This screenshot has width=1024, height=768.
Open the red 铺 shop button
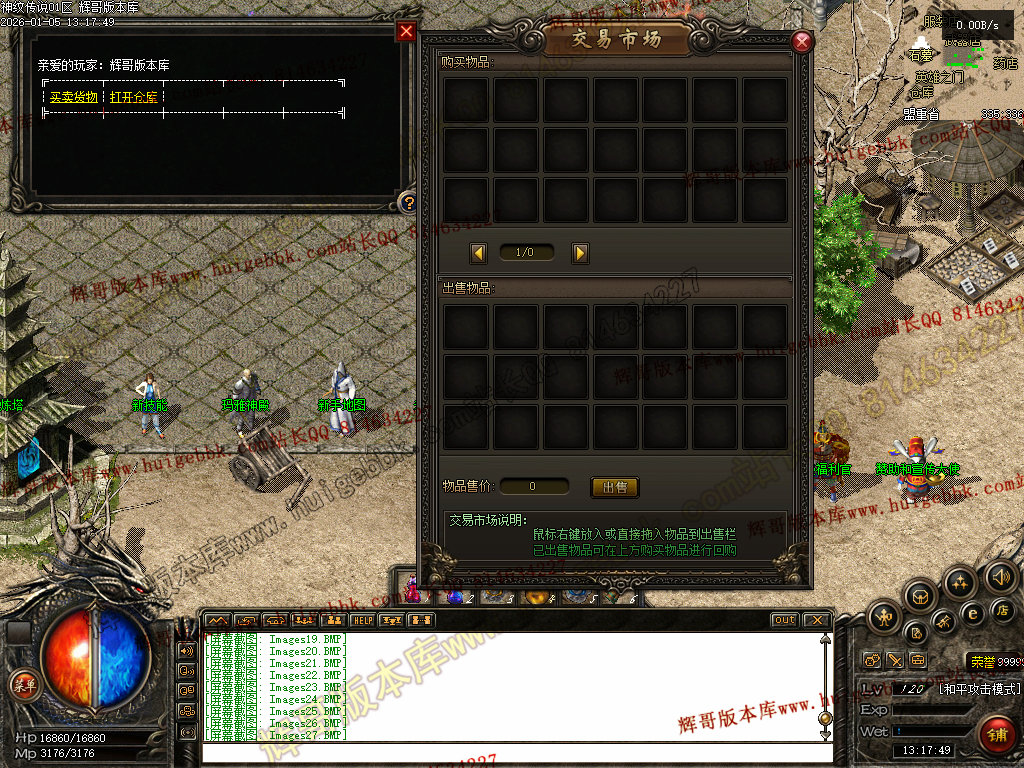(x=997, y=735)
